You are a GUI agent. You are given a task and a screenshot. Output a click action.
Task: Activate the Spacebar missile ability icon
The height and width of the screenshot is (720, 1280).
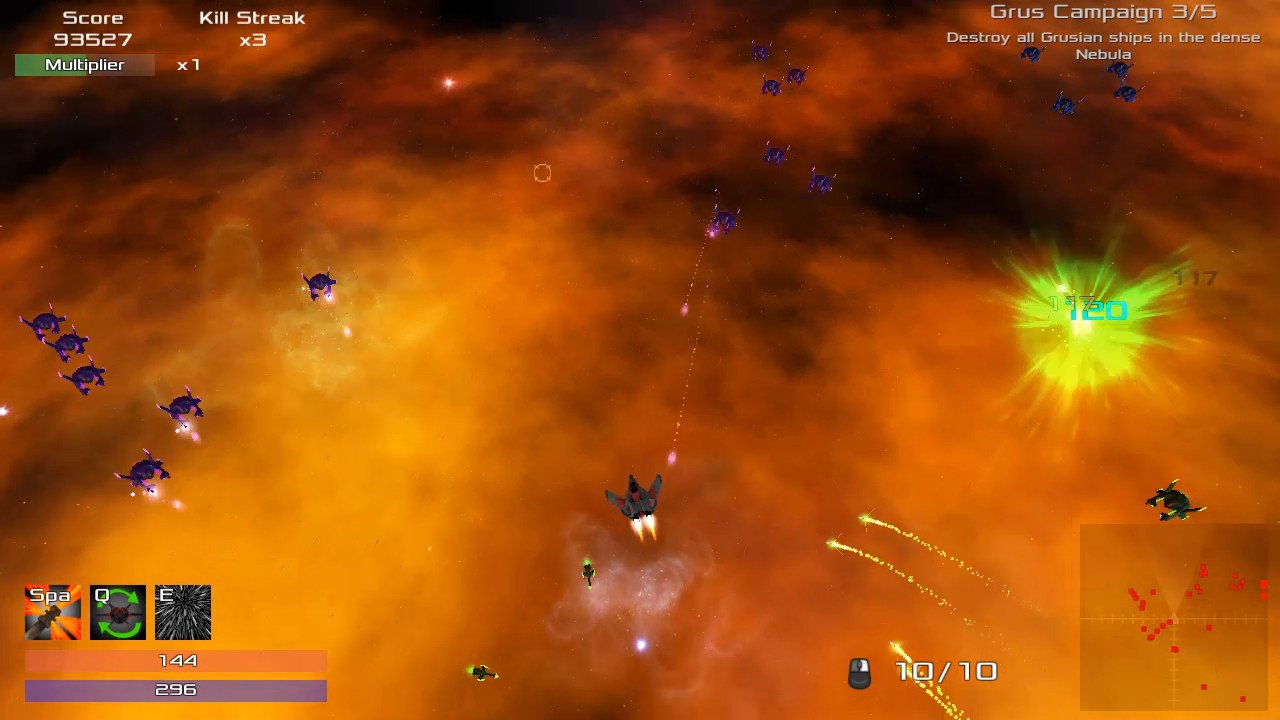[52, 611]
